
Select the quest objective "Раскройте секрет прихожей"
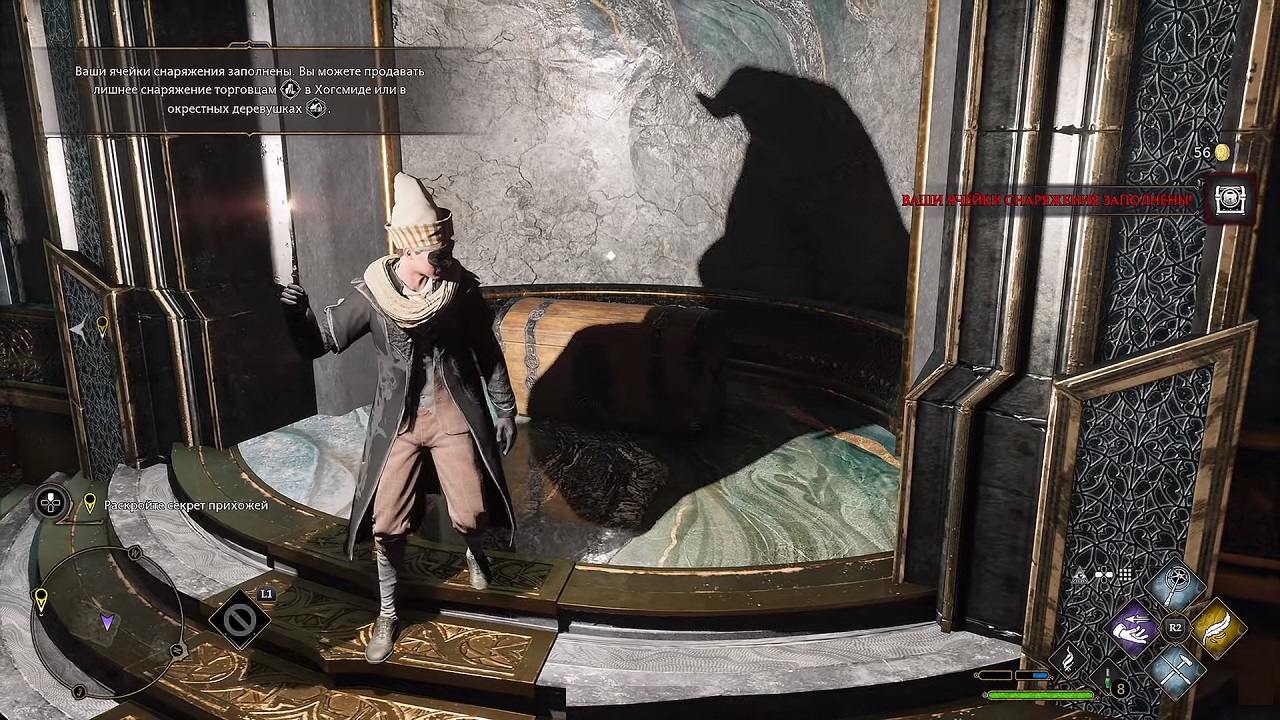coord(186,506)
